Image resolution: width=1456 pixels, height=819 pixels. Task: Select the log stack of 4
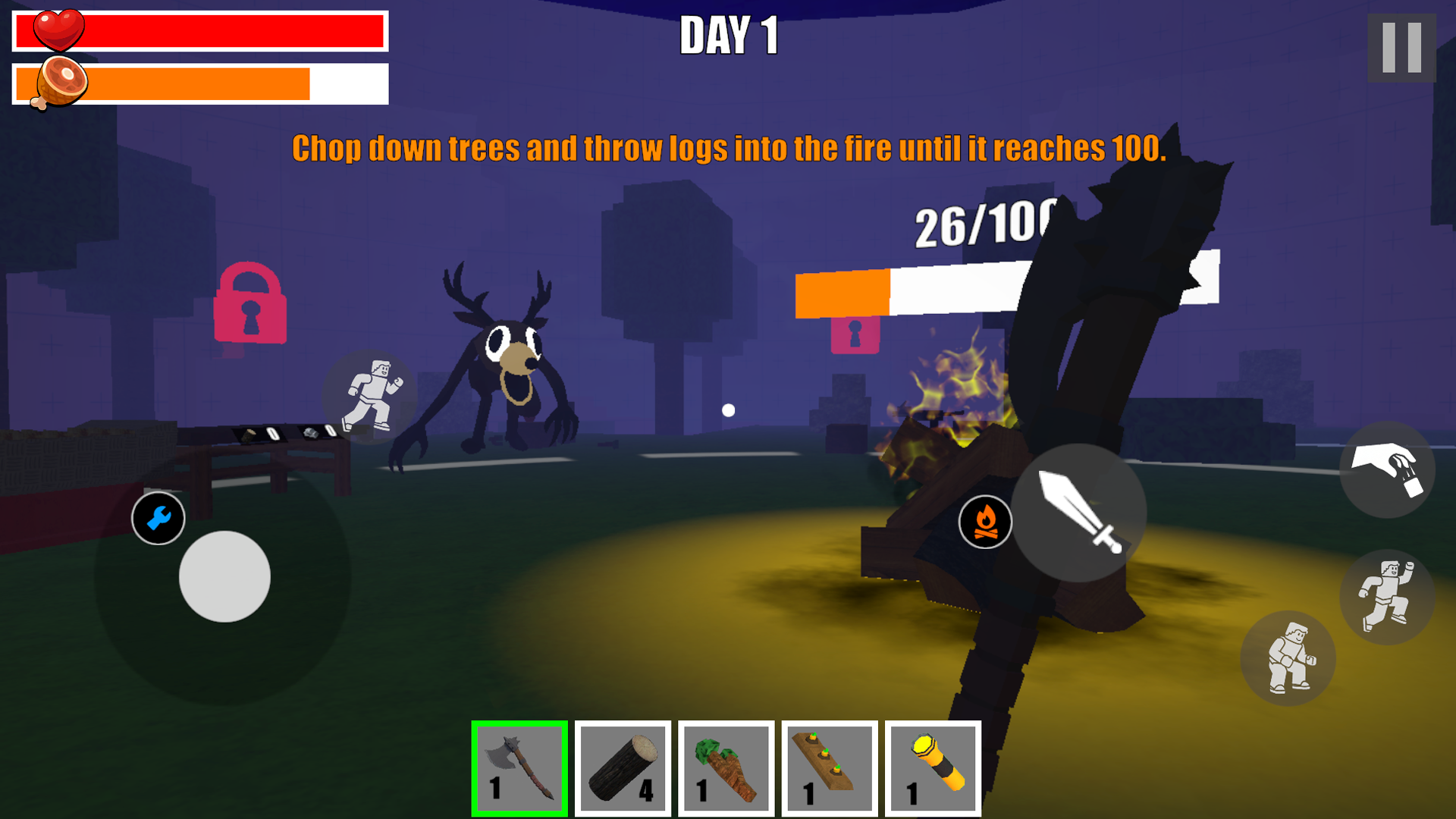point(622,766)
